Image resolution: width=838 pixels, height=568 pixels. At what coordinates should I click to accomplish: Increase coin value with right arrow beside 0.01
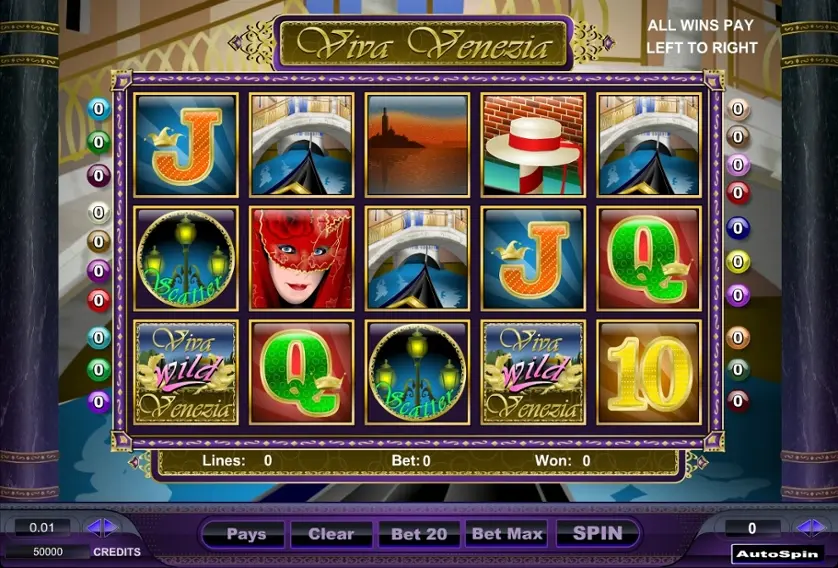pos(107,527)
